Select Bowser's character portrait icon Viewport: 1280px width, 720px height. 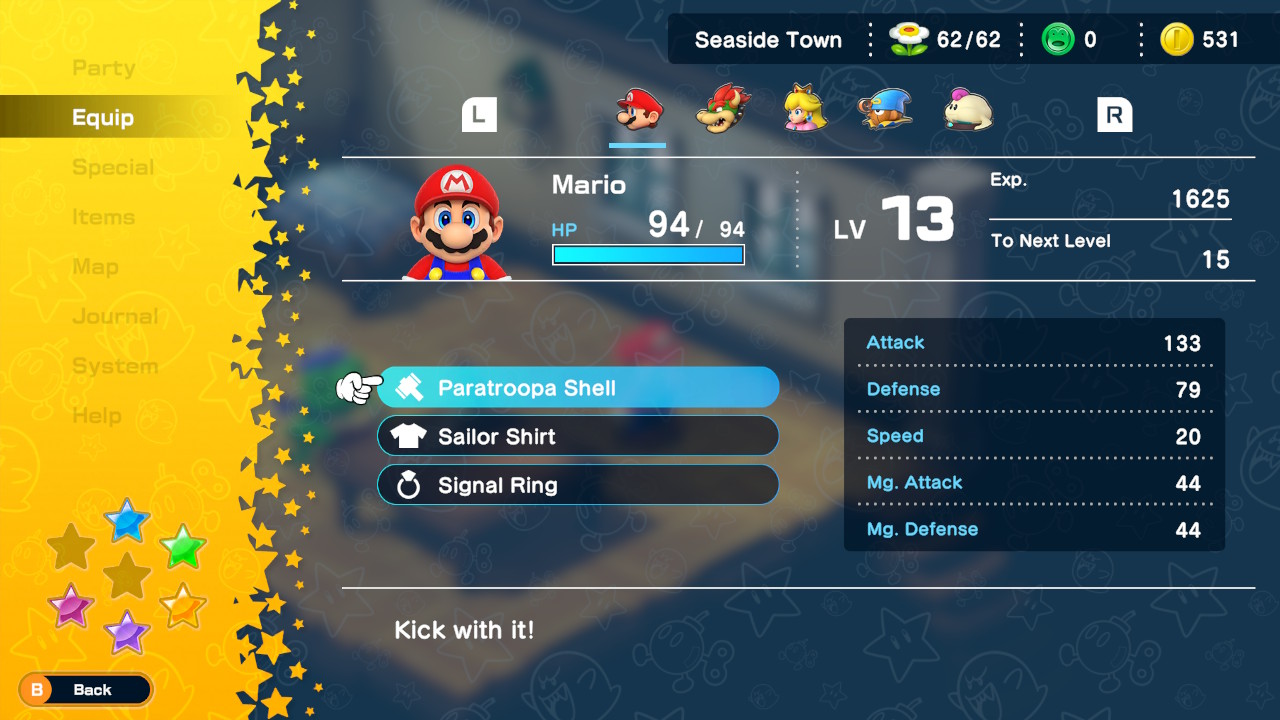click(722, 110)
